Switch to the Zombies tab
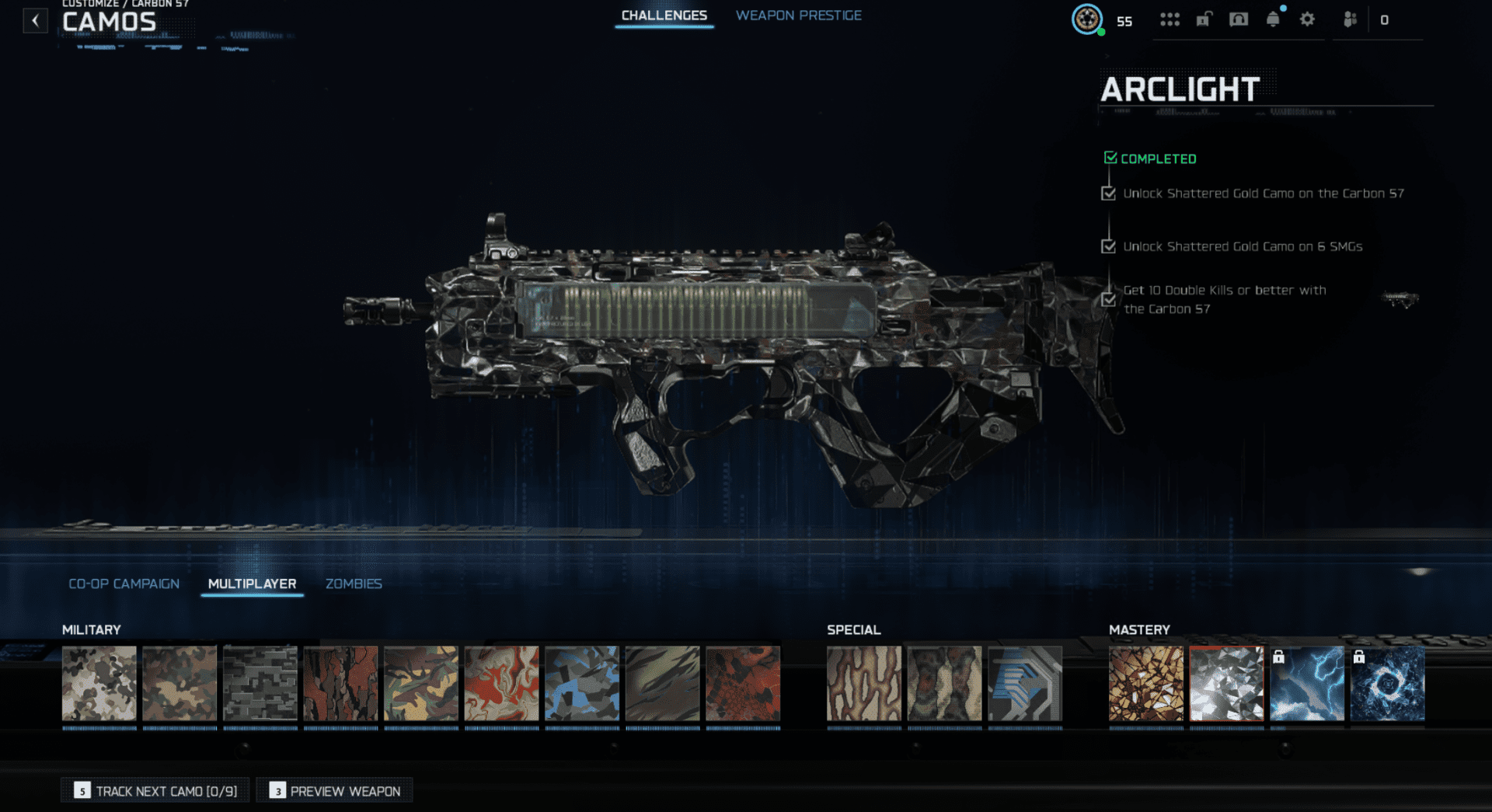This screenshot has width=1492, height=812. point(354,584)
